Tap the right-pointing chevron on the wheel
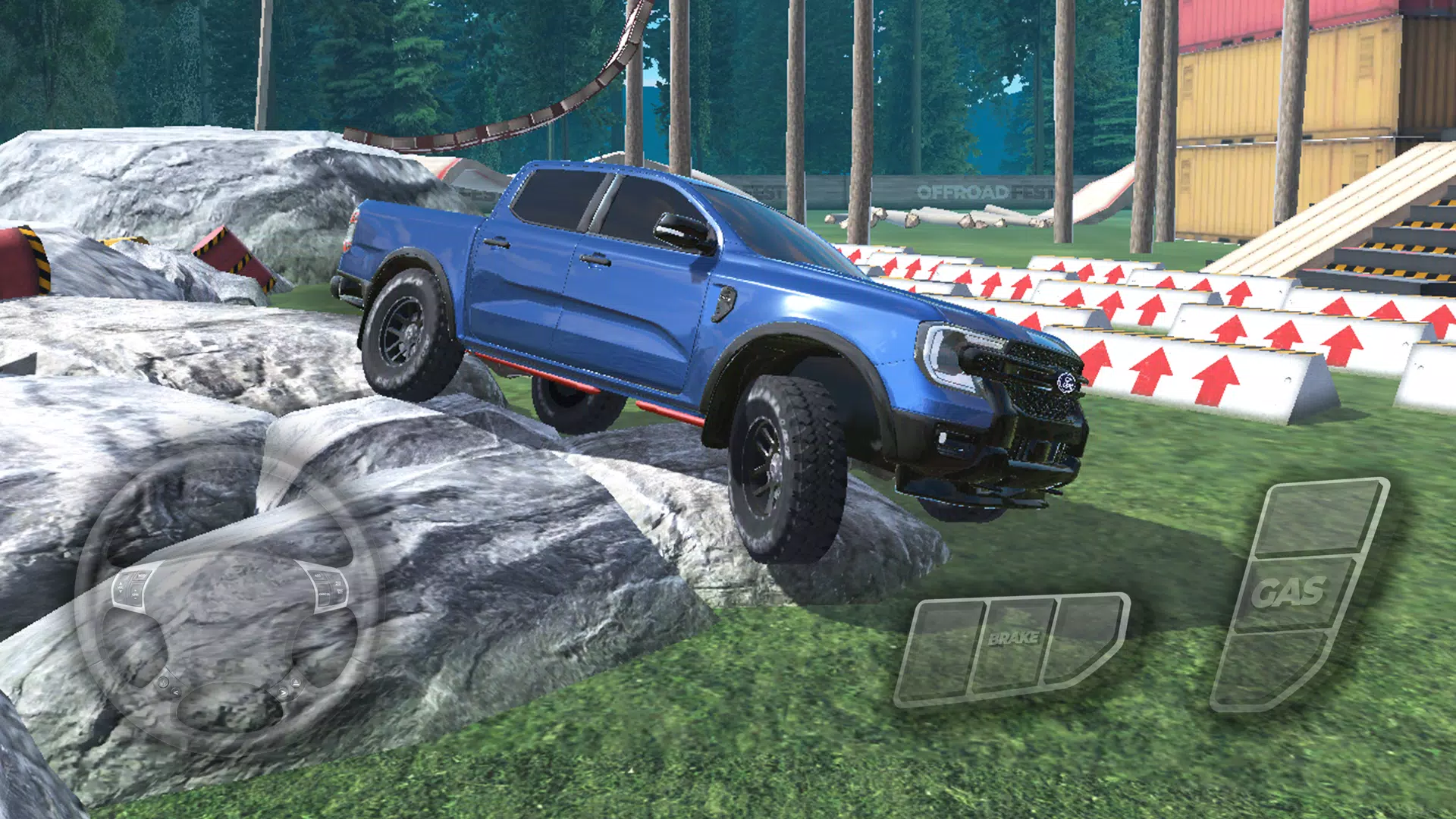Viewport: 1456px width, 819px height. pyautogui.click(x=283, y=692)
